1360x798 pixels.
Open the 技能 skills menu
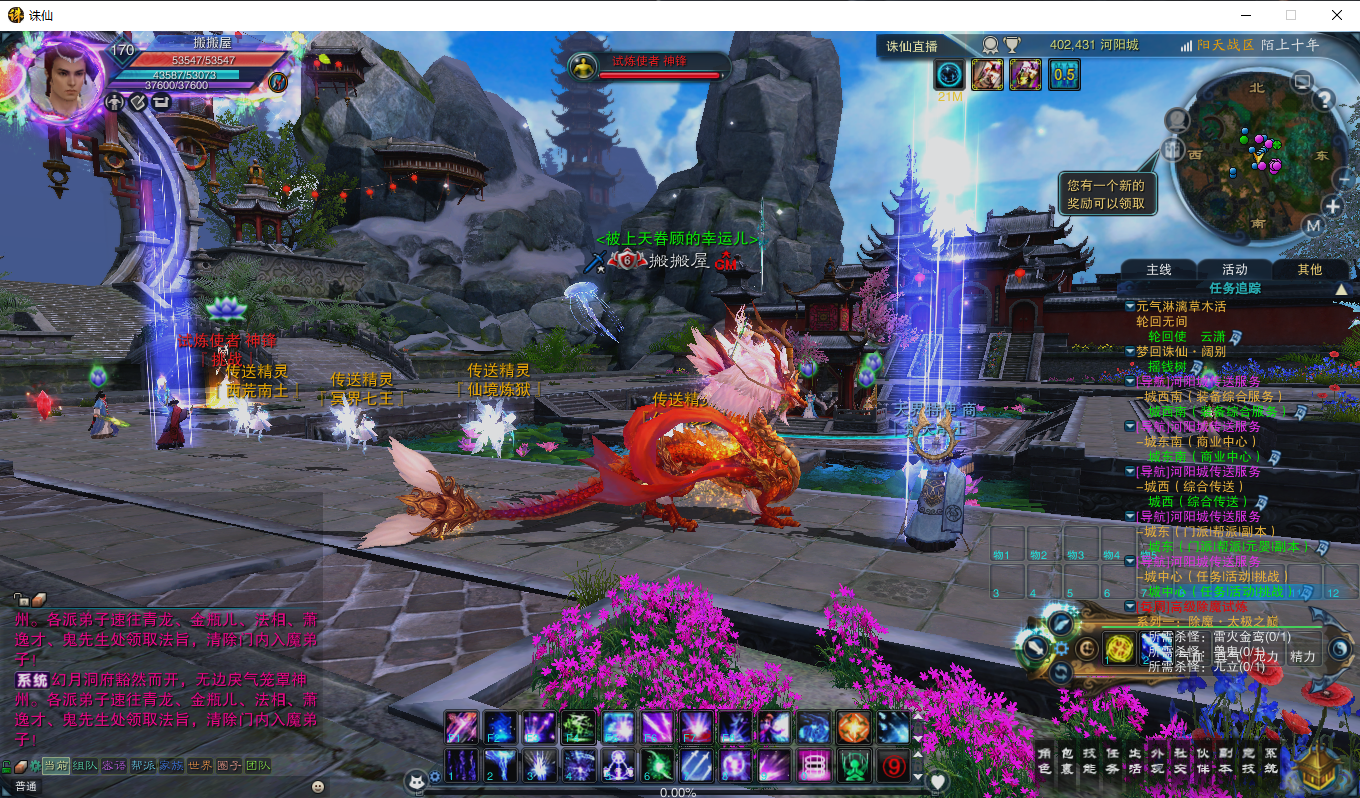pos(1090,761)
